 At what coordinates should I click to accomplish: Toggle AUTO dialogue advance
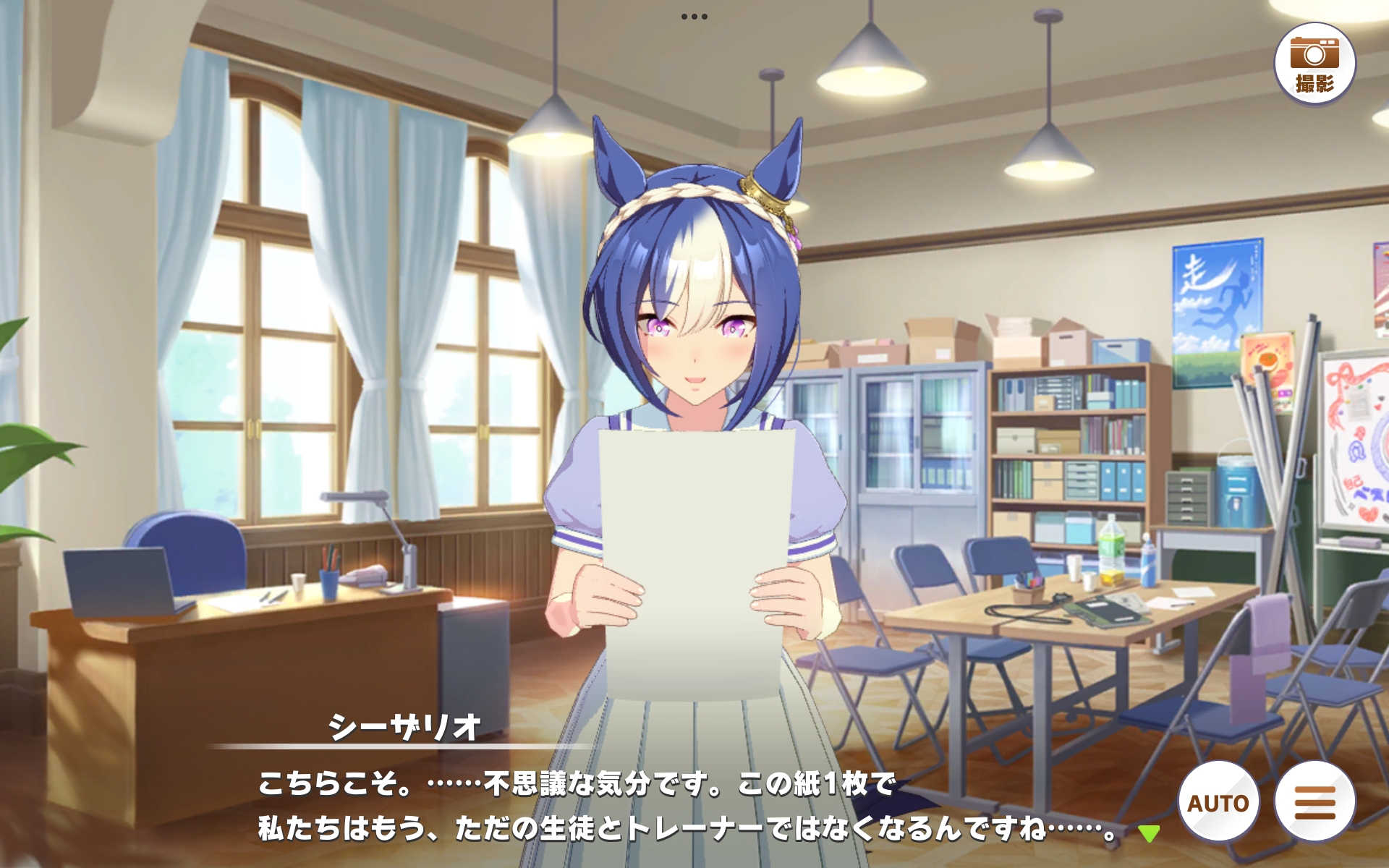1218,801
